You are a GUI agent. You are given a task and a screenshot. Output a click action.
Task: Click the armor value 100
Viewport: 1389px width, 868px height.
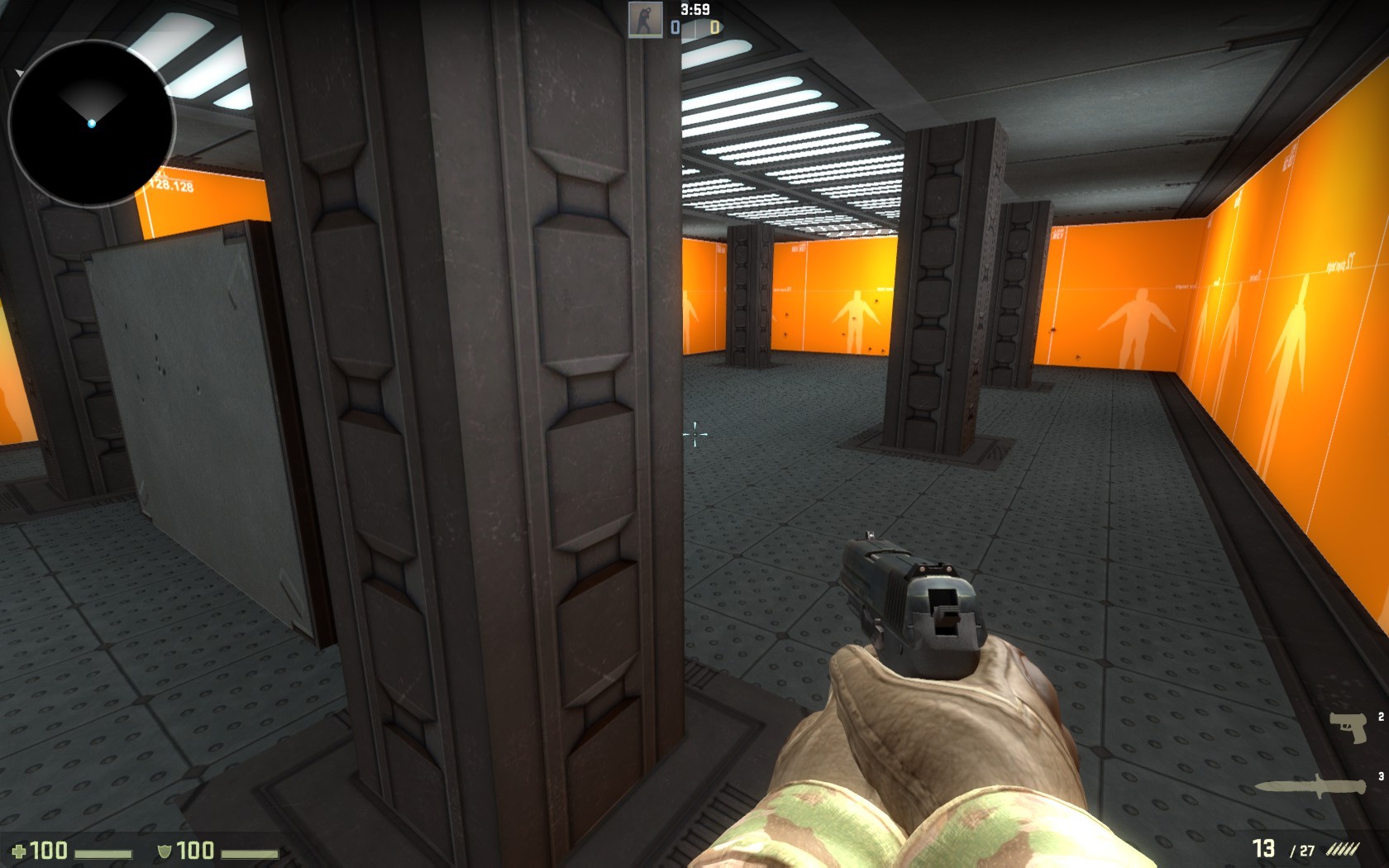(x=194, y=851)
